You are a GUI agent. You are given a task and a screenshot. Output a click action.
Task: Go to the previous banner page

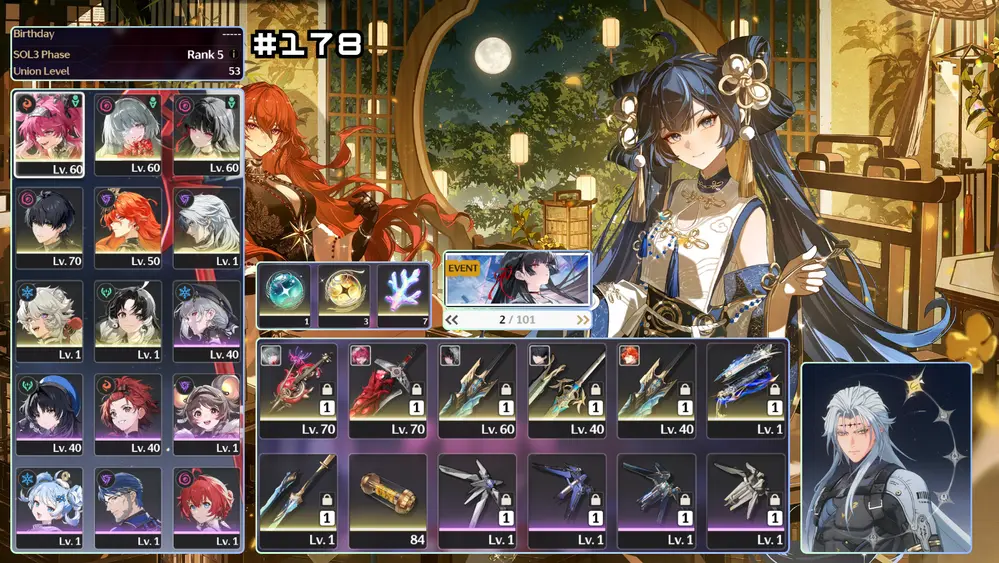[x=452, y=320]
